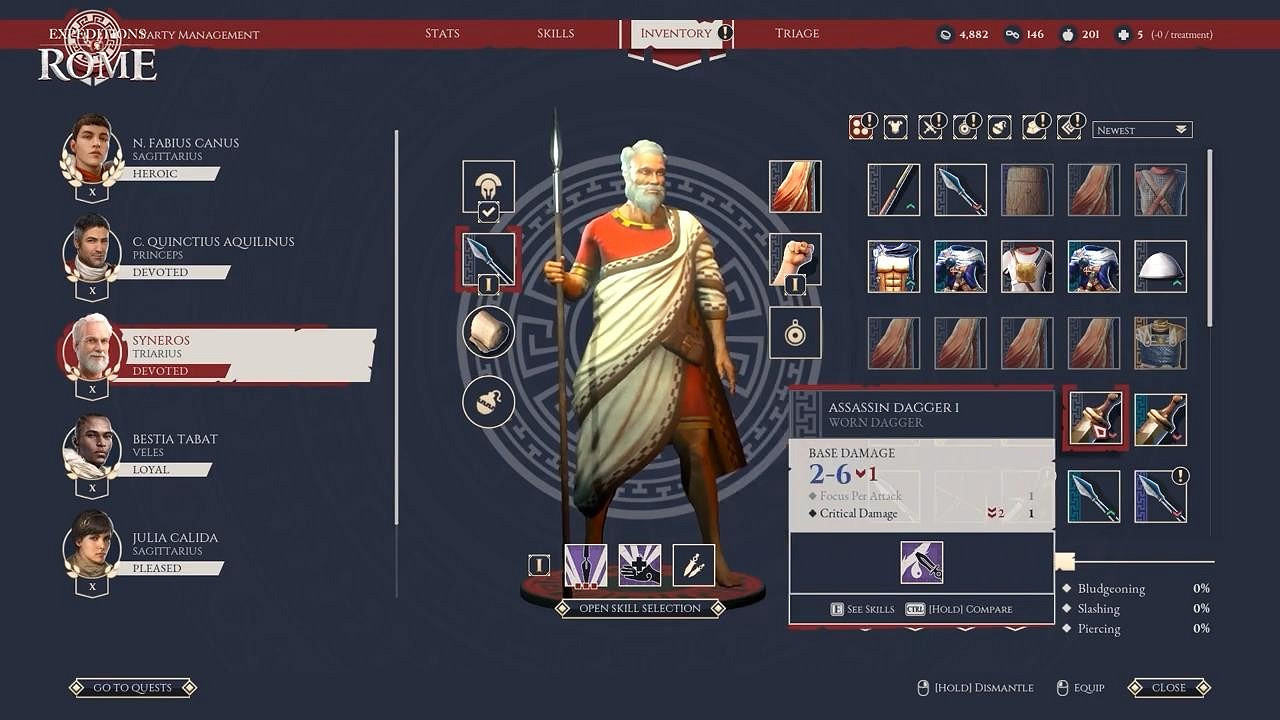This screenshot has height=720, width=1280.
Task: Select the equipped red cloak slot
Action: [x=795, y=186]
